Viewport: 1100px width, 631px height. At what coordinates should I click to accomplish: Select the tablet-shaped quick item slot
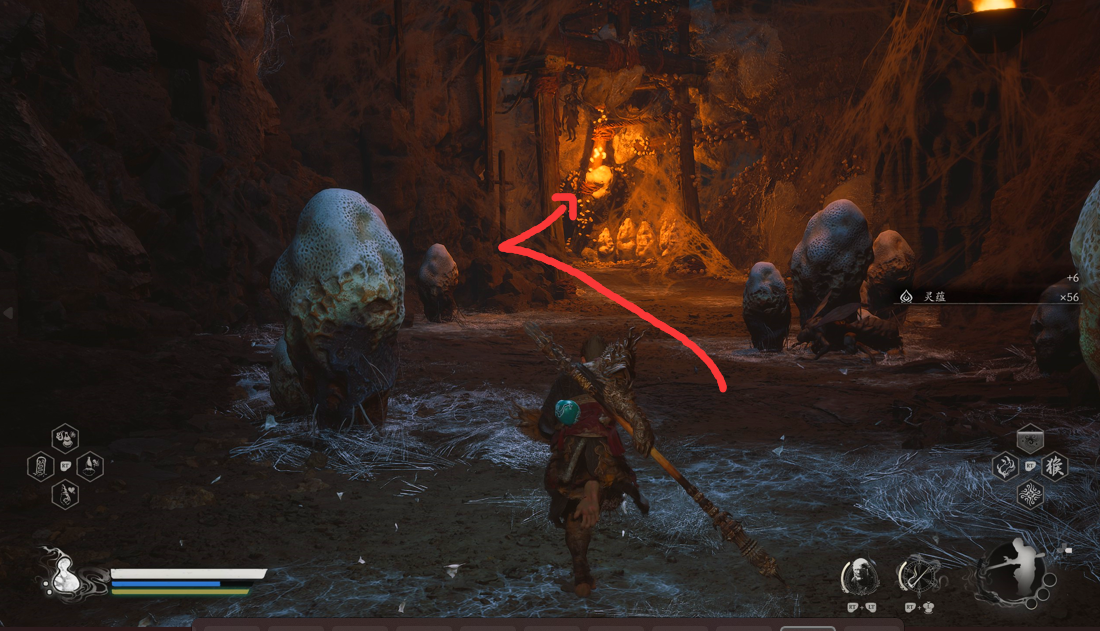(40, 466)
